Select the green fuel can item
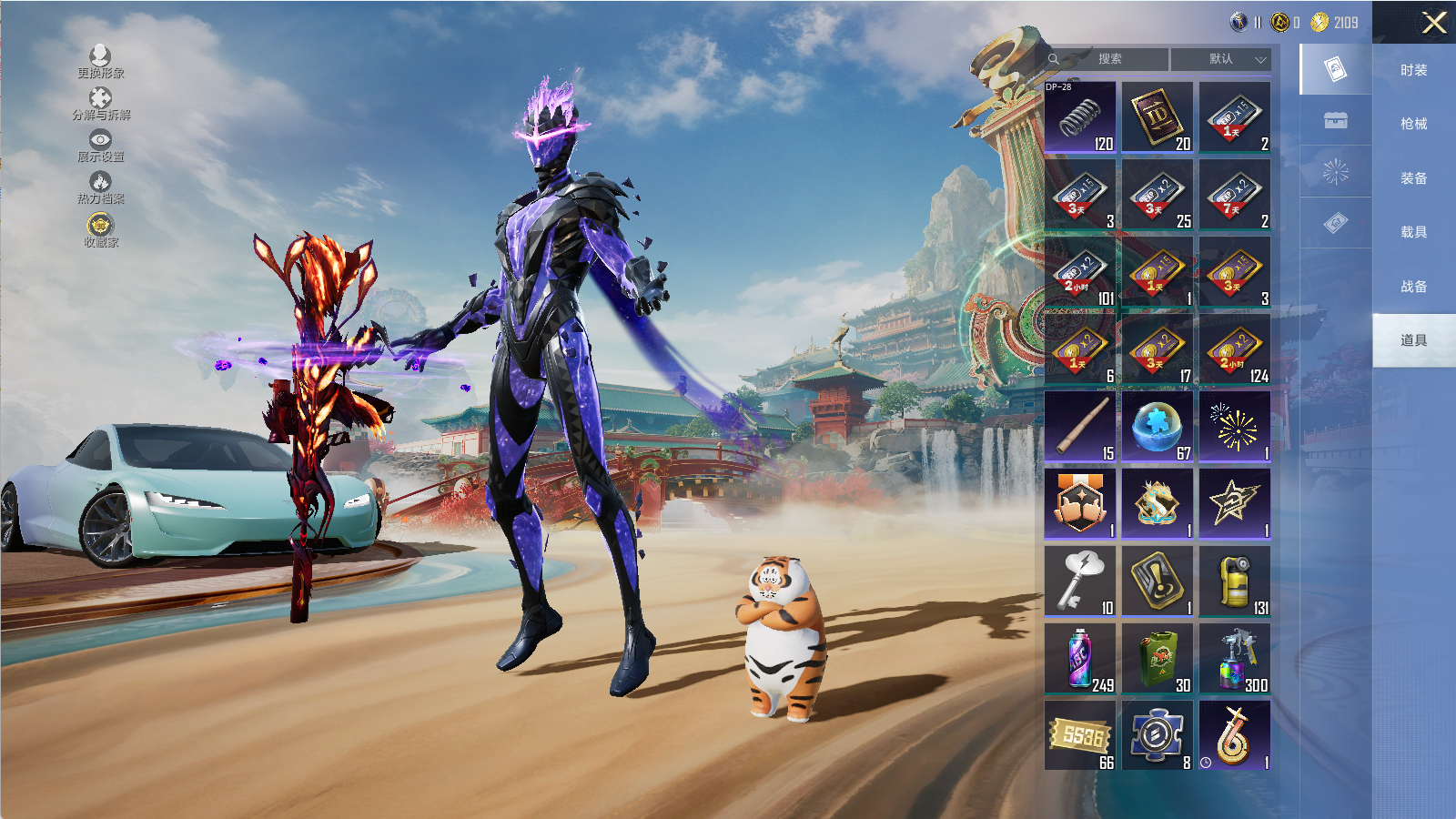 click(x=1158, y=658)
